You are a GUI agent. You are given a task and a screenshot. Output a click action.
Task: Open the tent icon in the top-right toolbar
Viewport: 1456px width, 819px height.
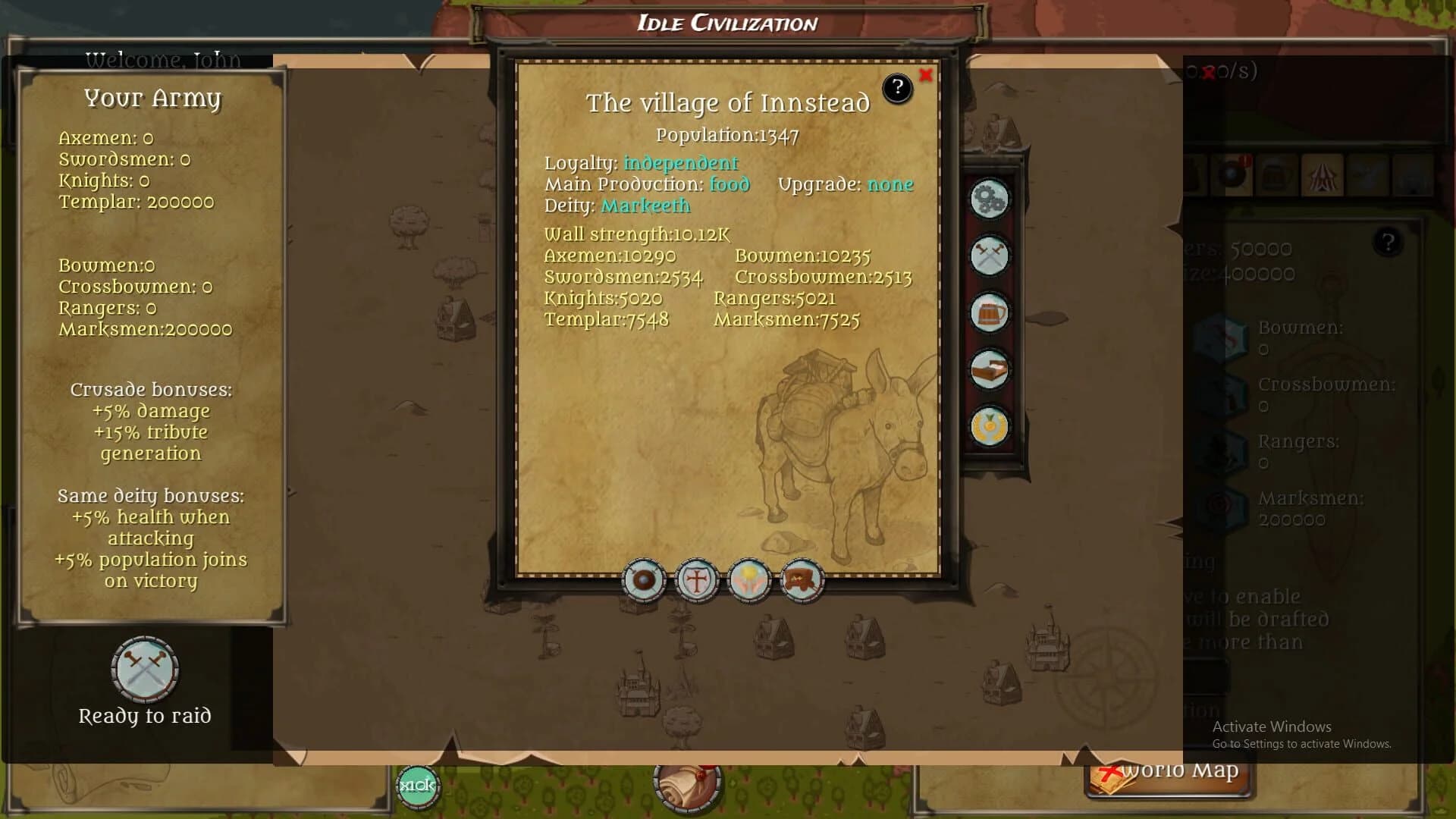1323,176
